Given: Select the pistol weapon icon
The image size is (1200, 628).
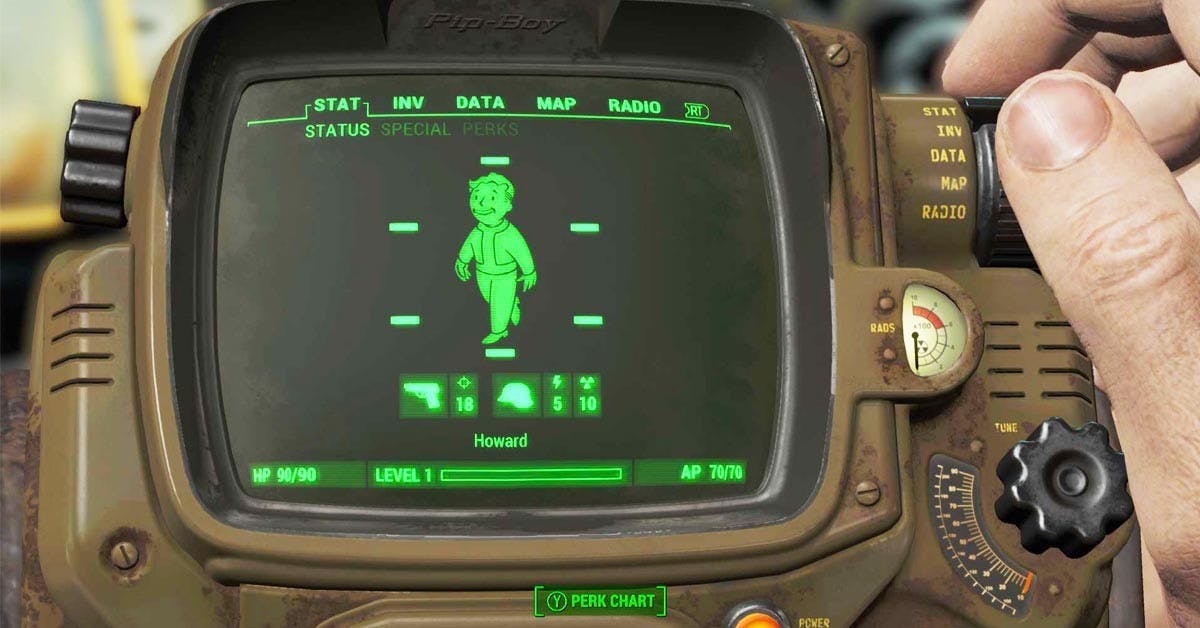Looking at the screenshot, I should [423, 396].
